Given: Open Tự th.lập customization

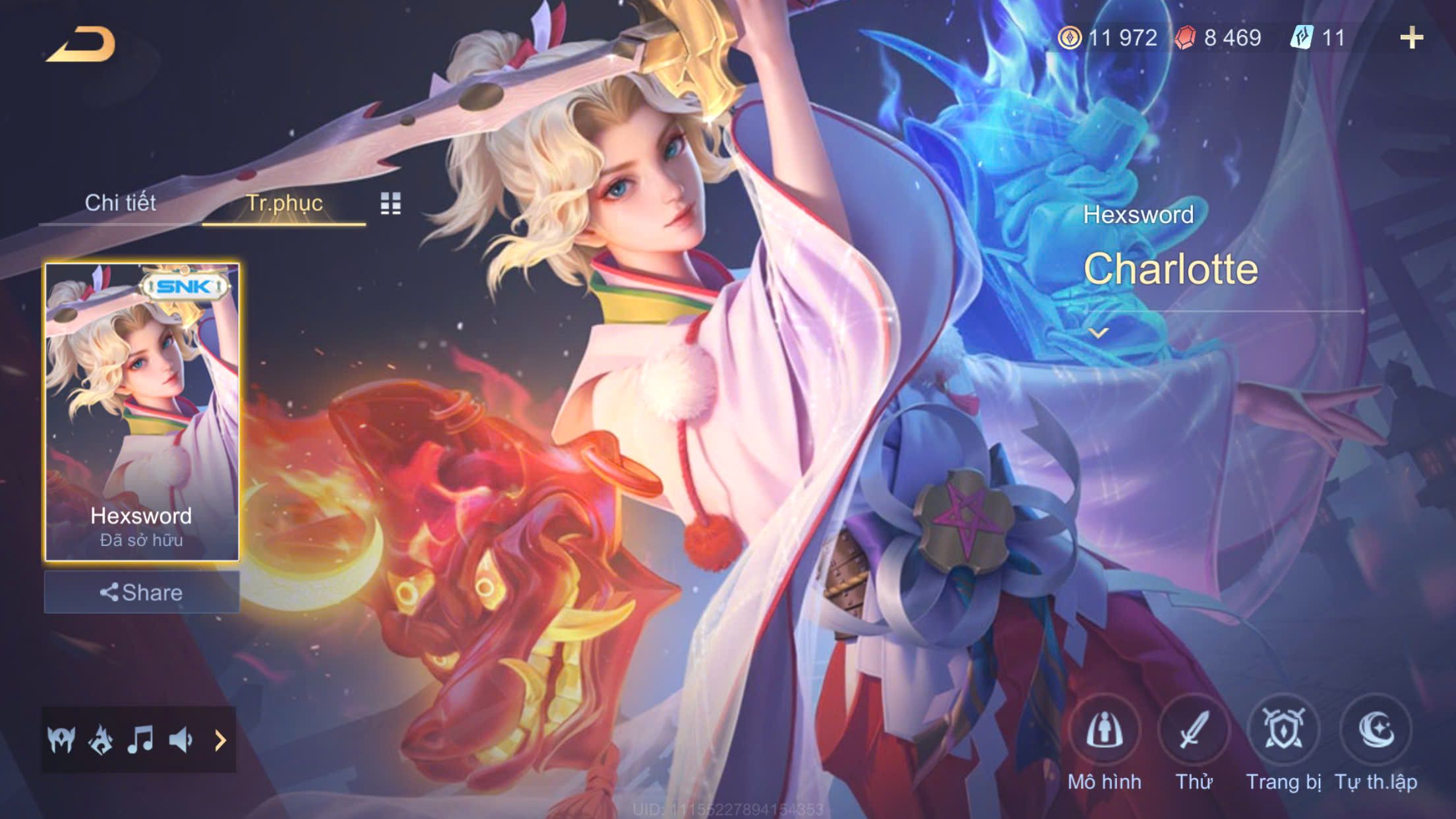Looking at the screenshot, I should coord(1376,731).
